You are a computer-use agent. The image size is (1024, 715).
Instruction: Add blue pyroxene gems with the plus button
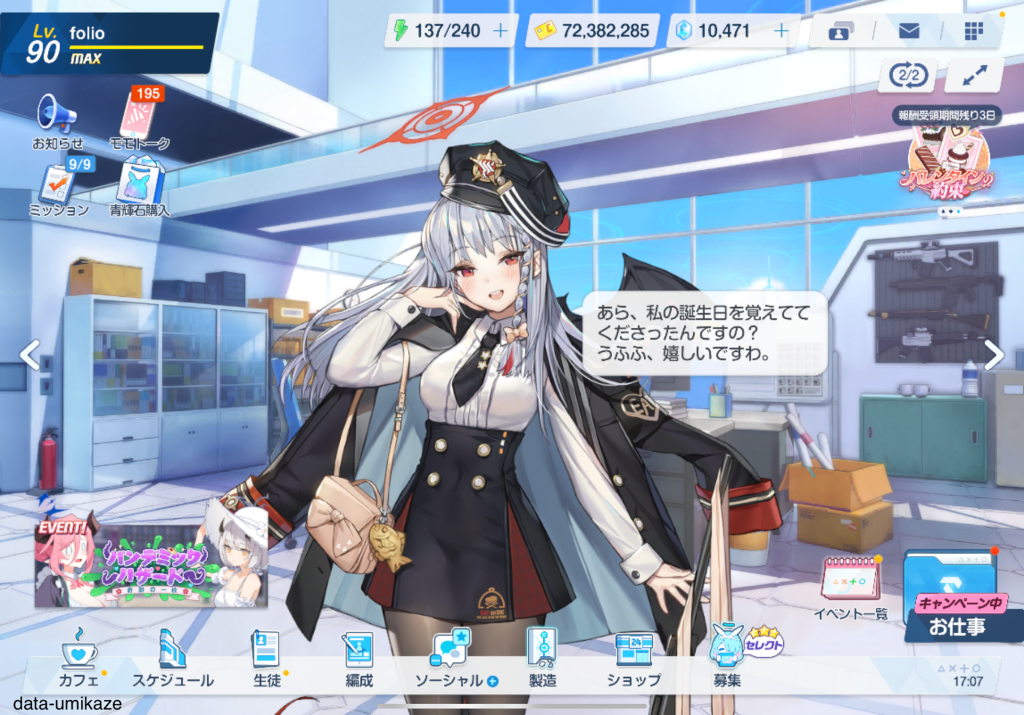782,31
